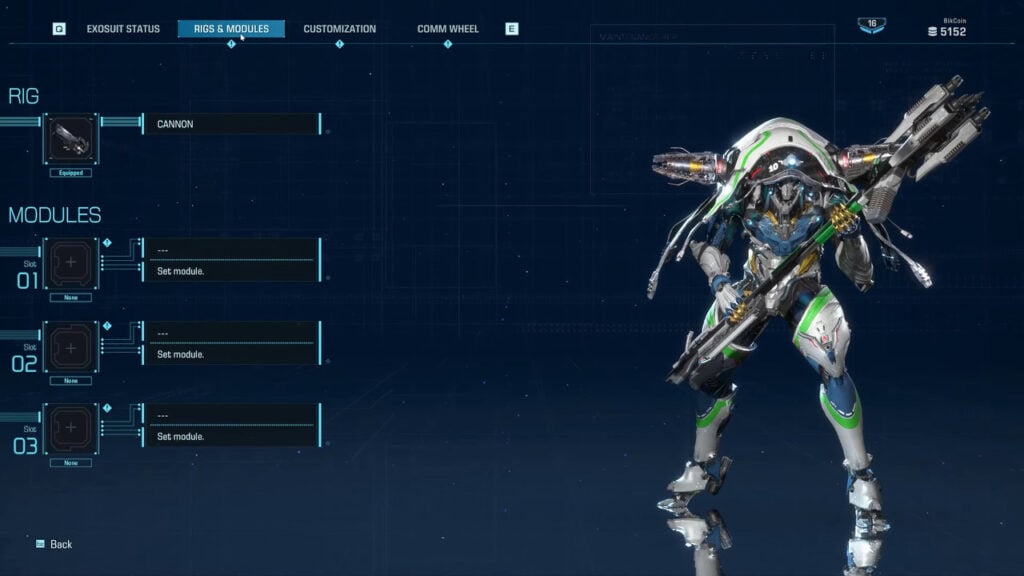Select the Rigs & Modules tab
The width and height of the screenshot is (1024, 576).
tap(231, 29)
